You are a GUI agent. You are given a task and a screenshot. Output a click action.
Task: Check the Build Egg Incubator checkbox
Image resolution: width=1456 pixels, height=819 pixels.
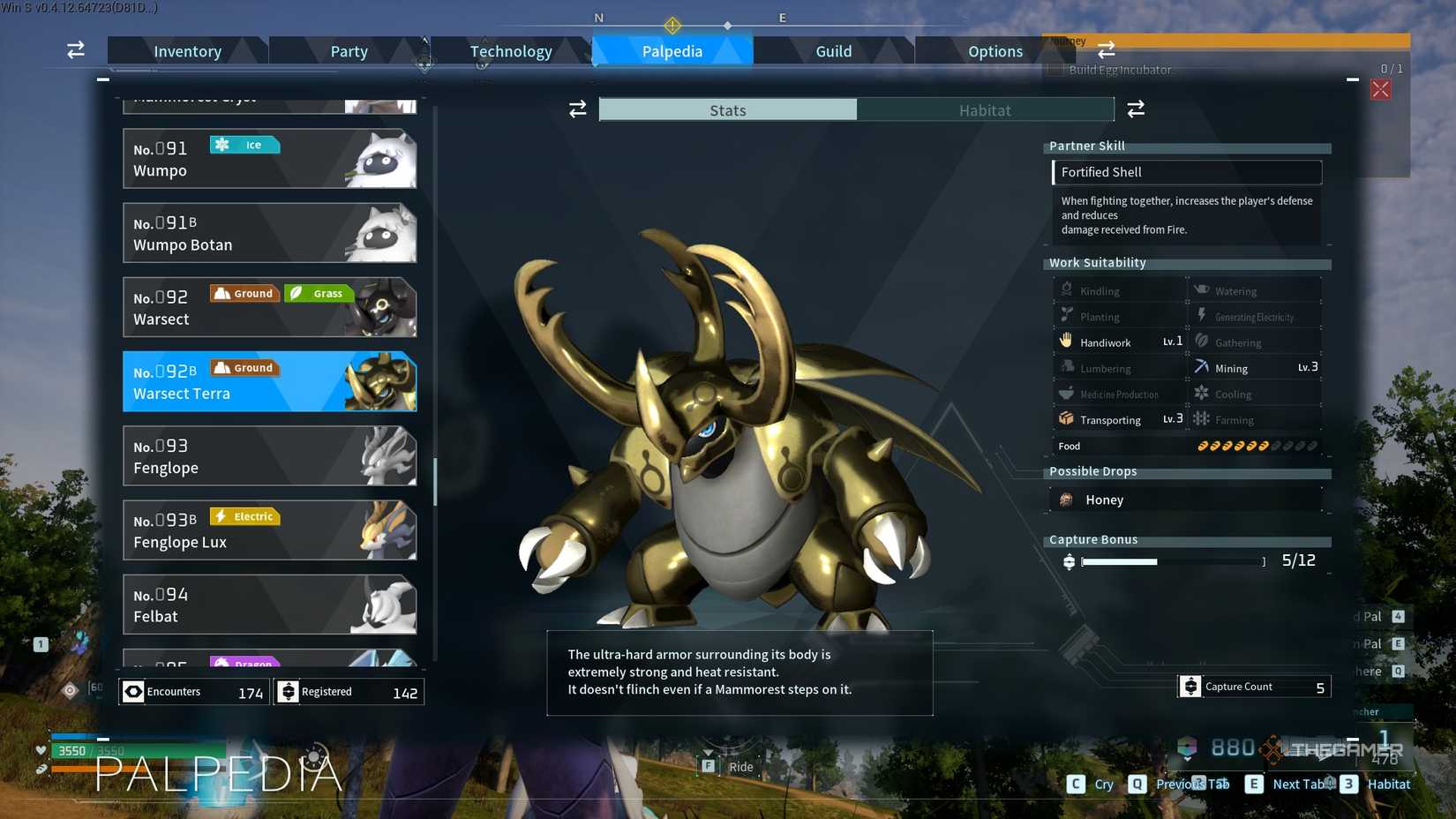1054,69
